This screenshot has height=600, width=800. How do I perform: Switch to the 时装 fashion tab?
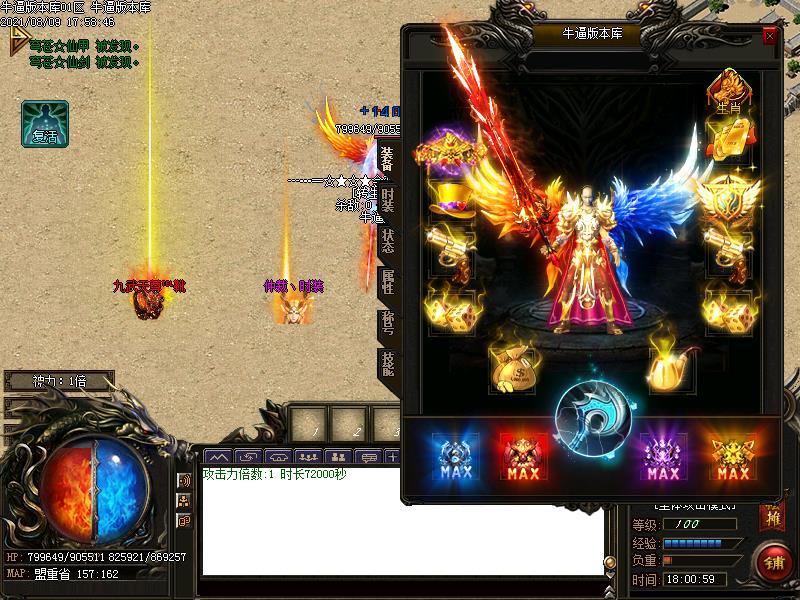[388, 200]
